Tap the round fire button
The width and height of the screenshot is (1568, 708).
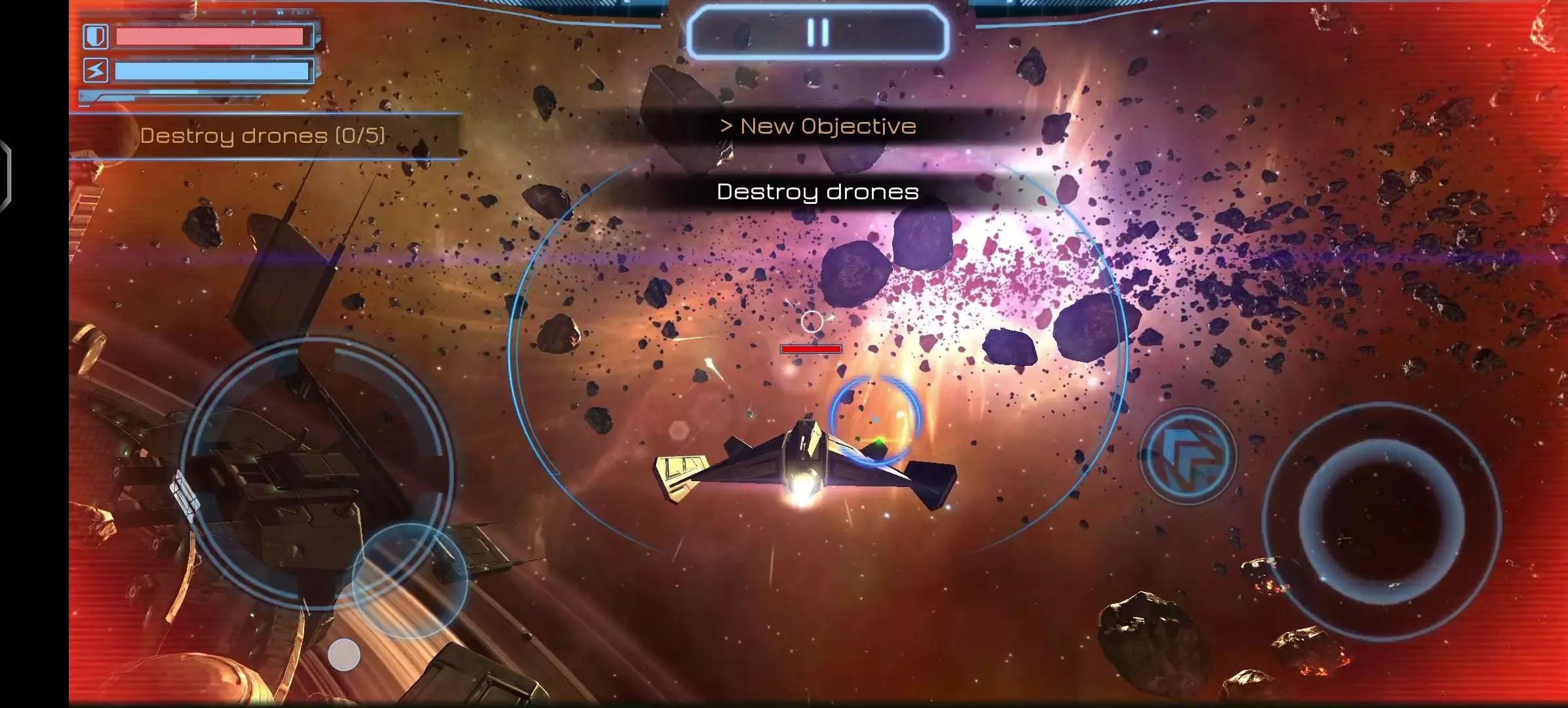coord(1381,521)
